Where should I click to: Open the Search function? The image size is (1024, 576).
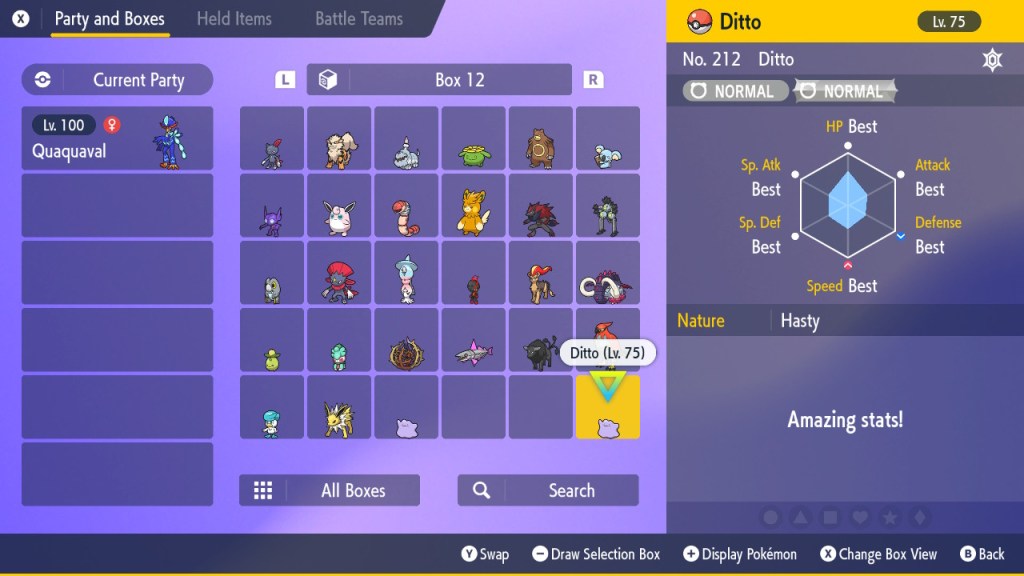[x=548, y=490]
